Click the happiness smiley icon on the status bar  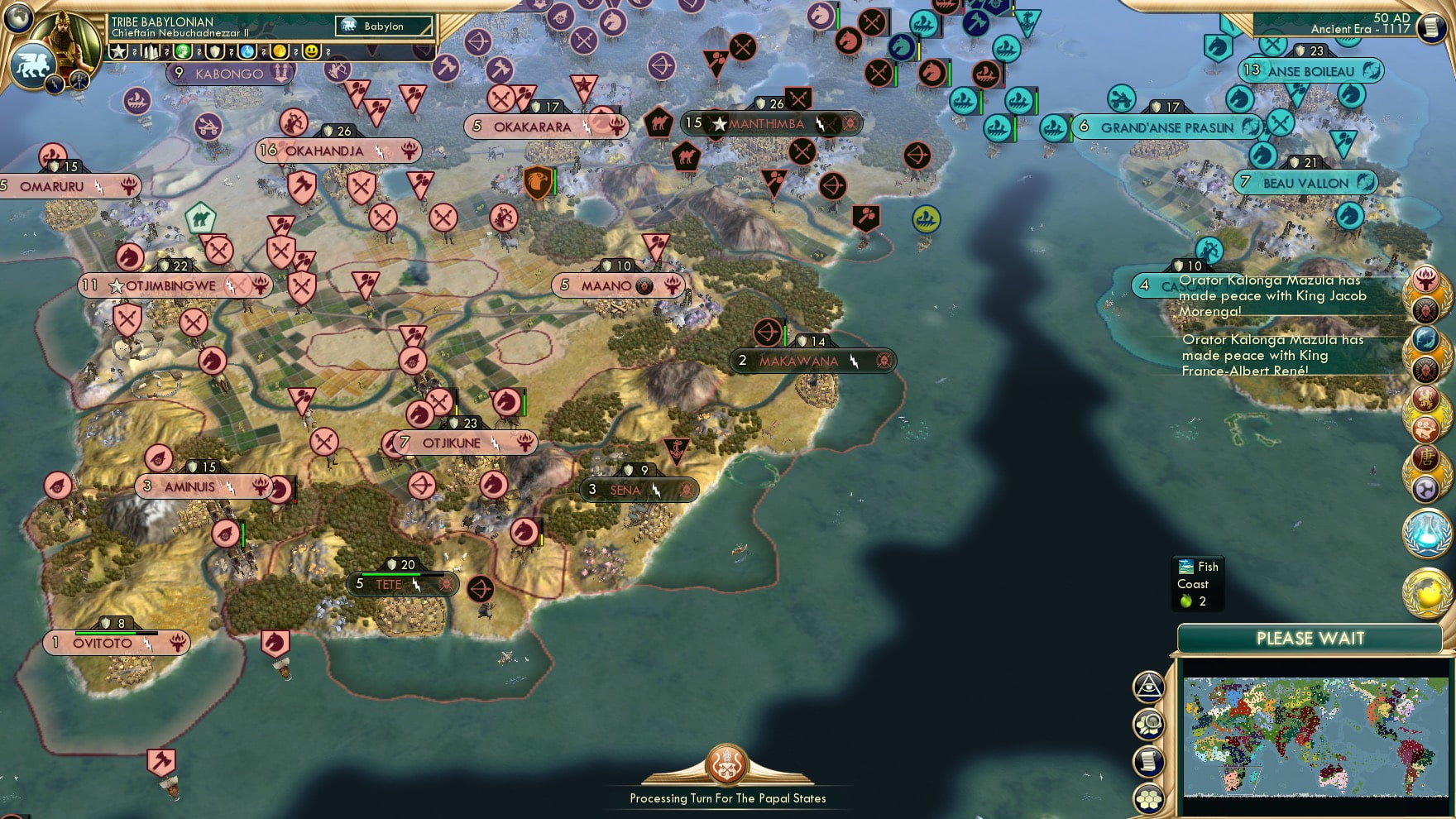point(312,51)
